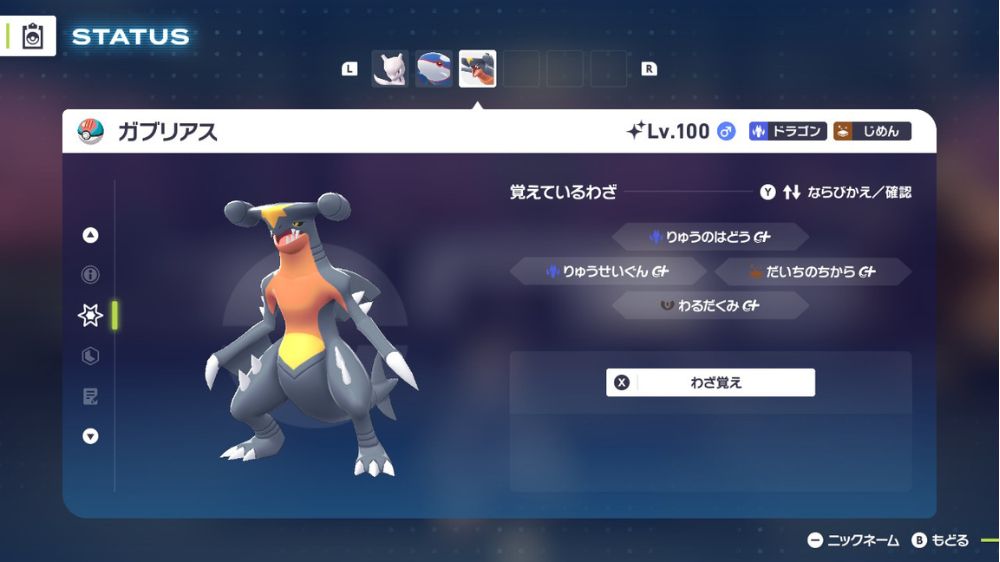Select the Kyogre party slot
This screenshot has height=562, width=1000.
point(434,69)
